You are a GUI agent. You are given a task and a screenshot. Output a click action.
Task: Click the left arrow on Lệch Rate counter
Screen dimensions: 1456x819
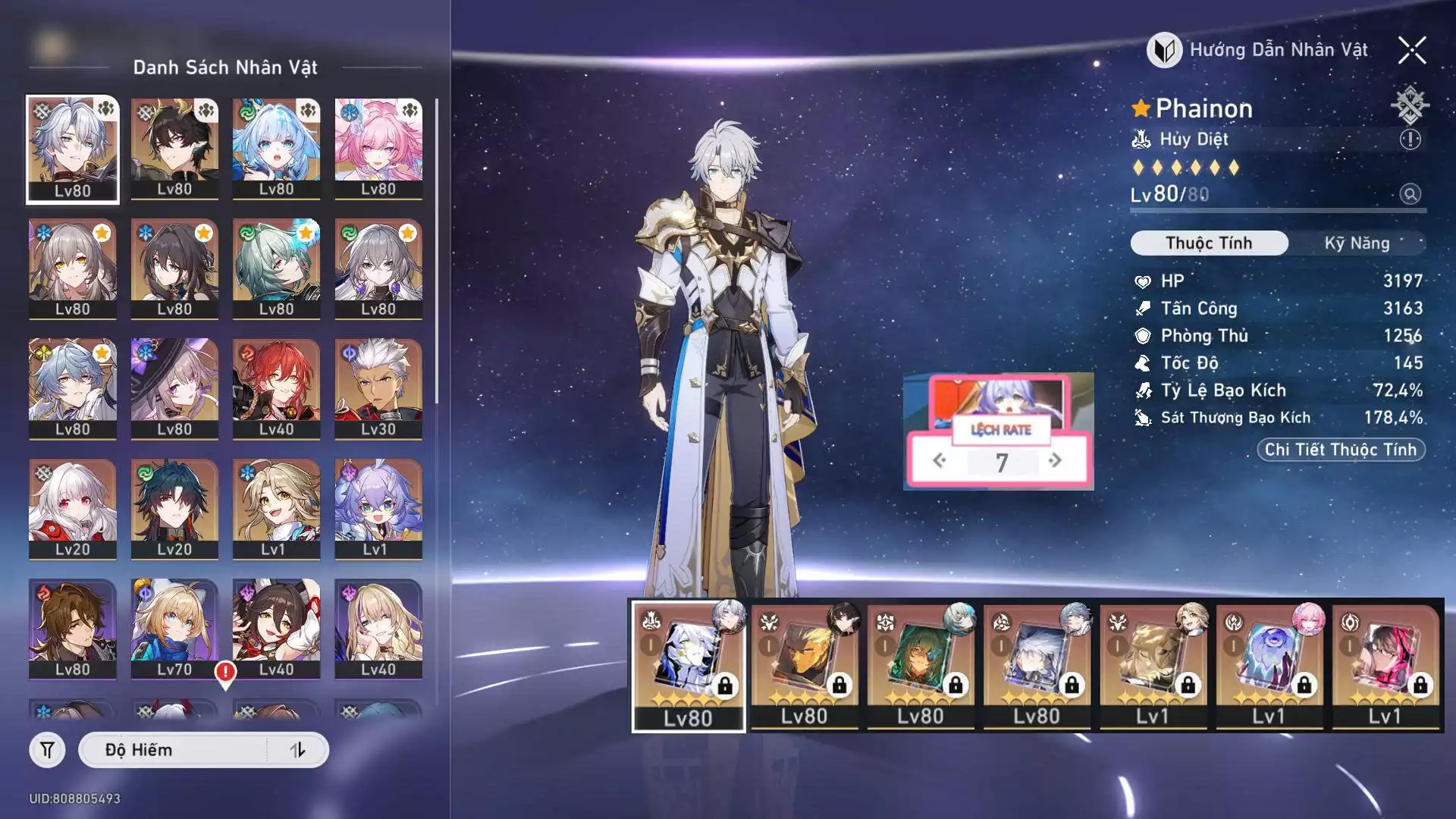point(940,460)
